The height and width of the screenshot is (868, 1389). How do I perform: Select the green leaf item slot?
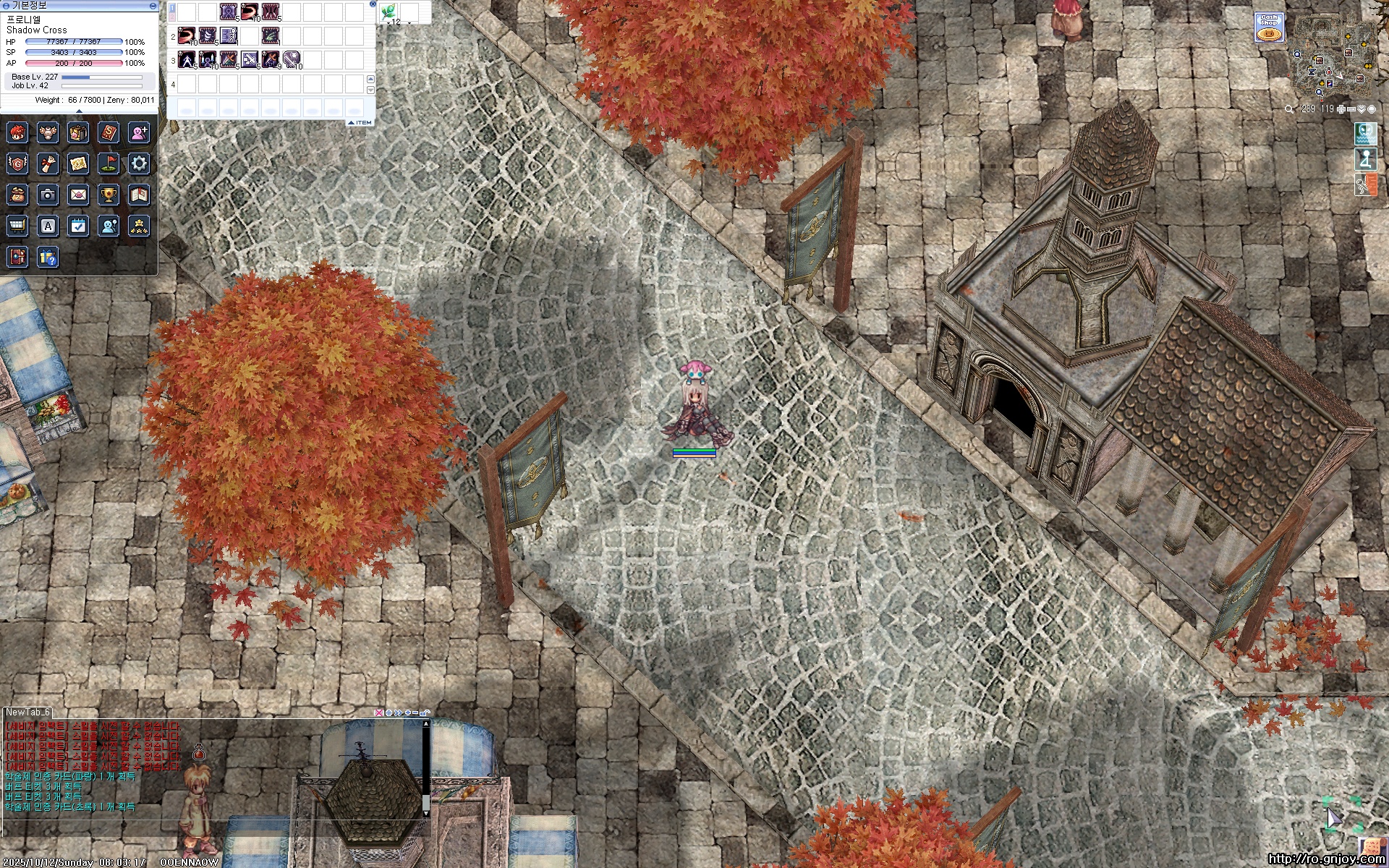(x=388, y=12)
